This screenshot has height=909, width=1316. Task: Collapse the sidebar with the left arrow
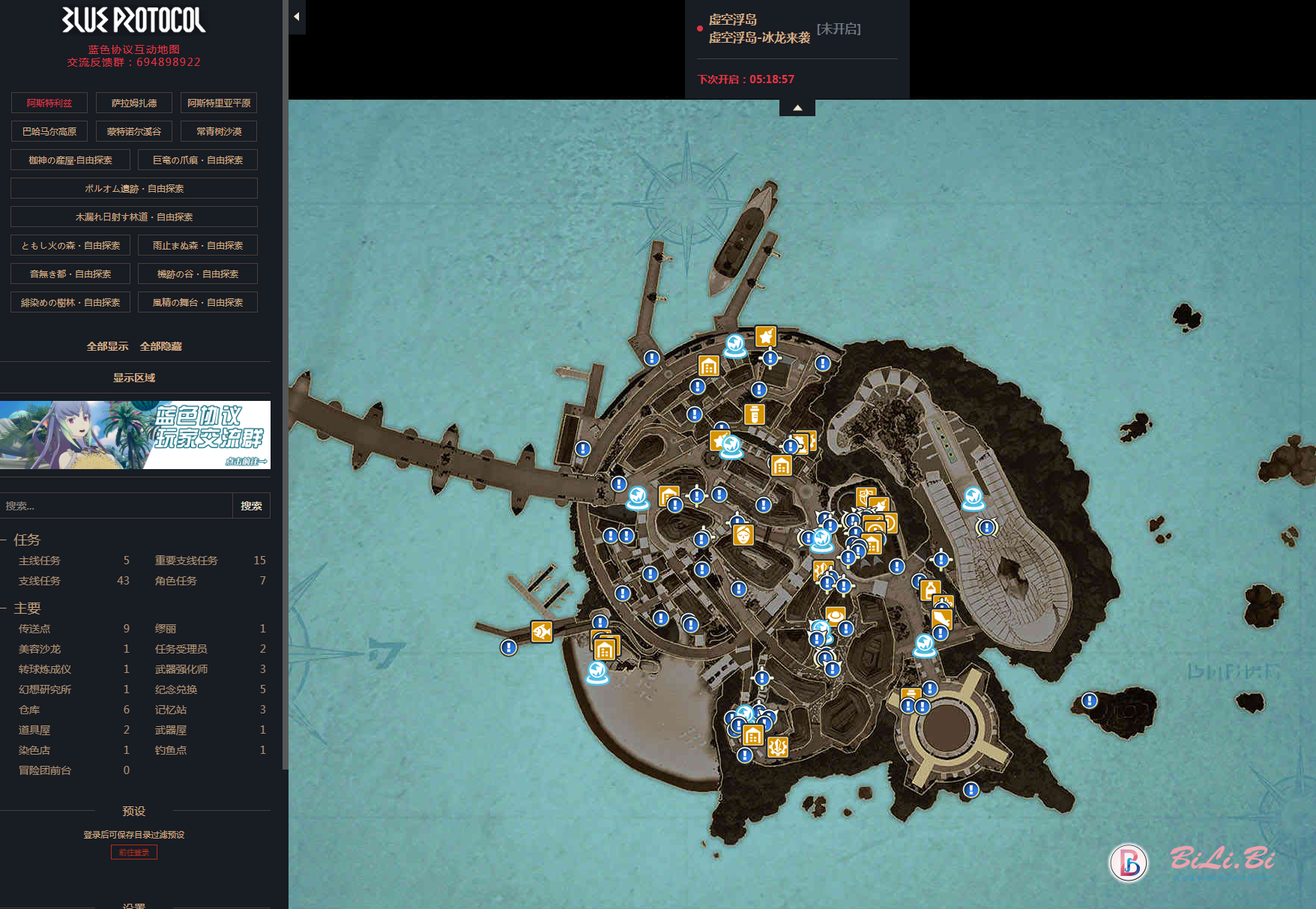297,16
